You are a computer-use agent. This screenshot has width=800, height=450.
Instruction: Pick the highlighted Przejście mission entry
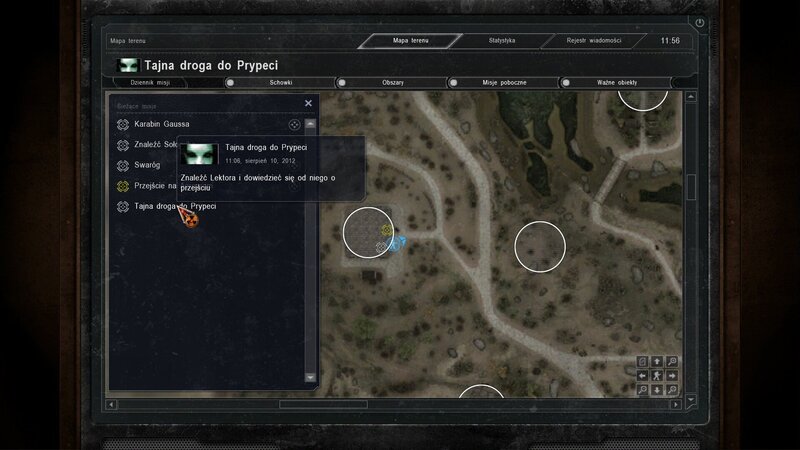[x=155, y=185]
